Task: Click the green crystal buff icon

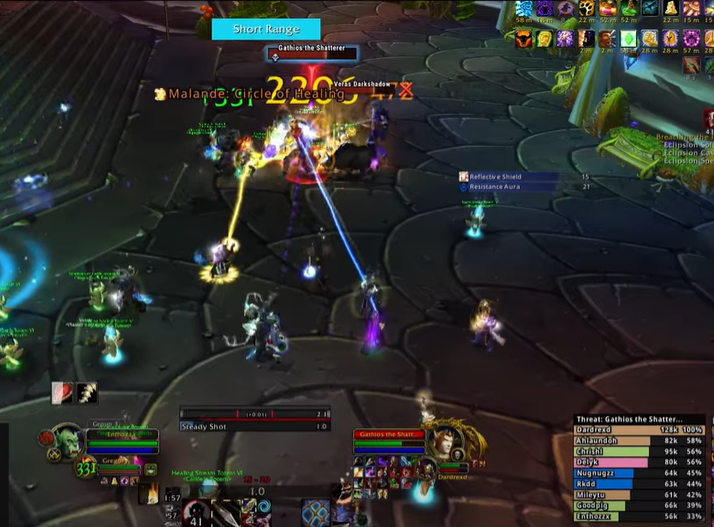Action: [628, 38]
